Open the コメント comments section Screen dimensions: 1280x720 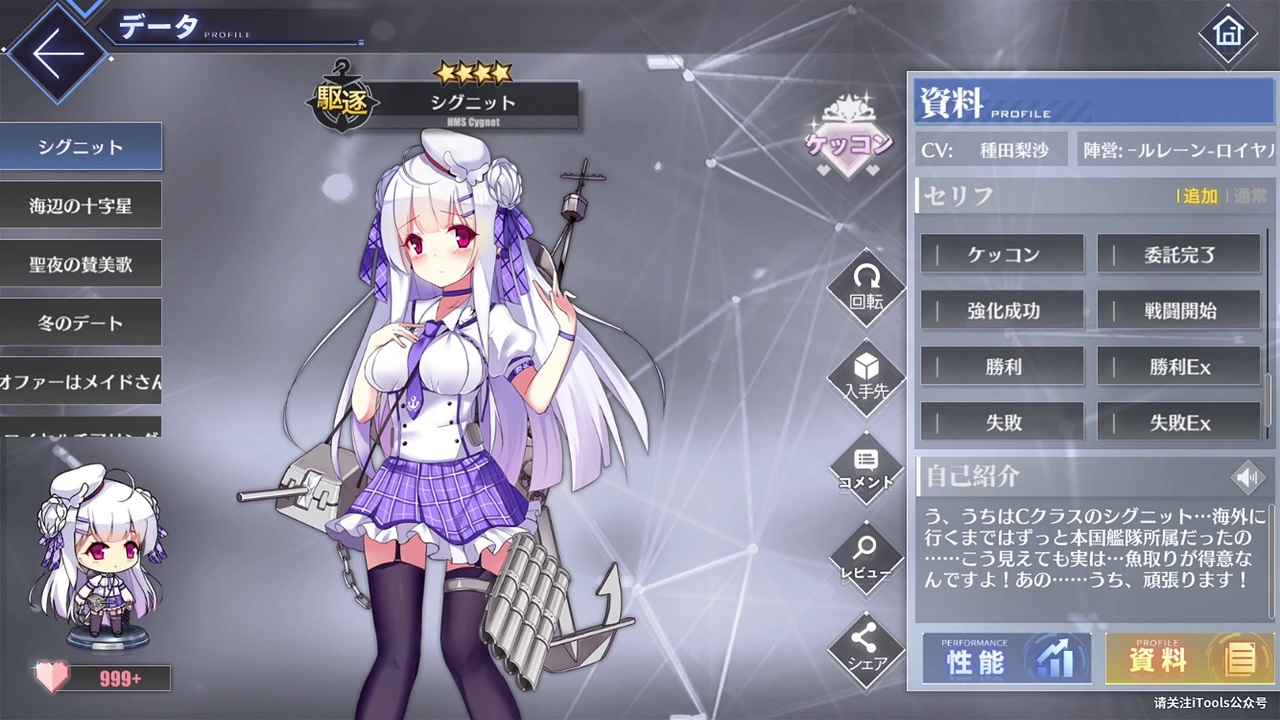[x=866, y=468]
